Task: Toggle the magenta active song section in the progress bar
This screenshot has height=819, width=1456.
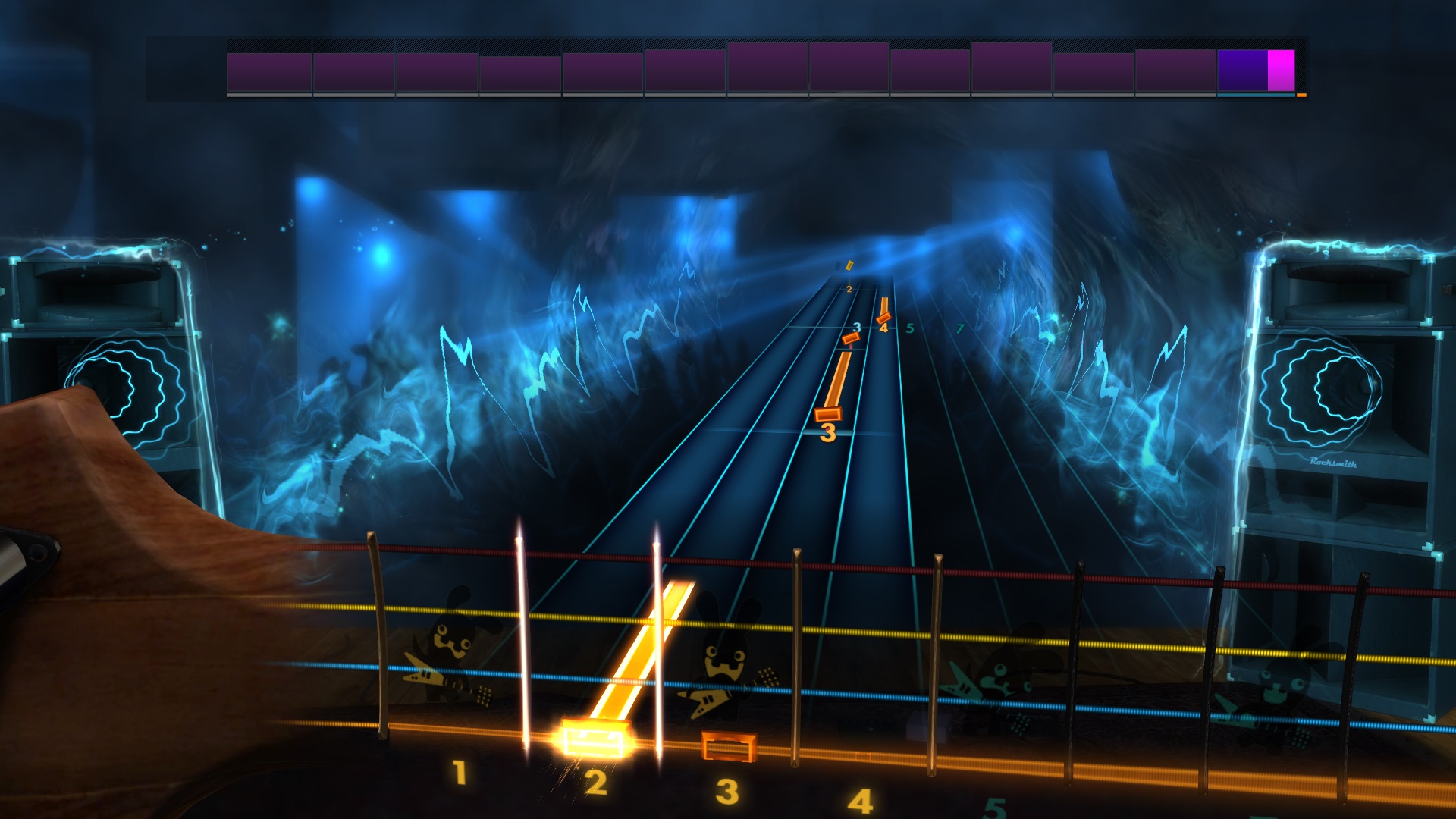Action: click(x=1280, y=70)
